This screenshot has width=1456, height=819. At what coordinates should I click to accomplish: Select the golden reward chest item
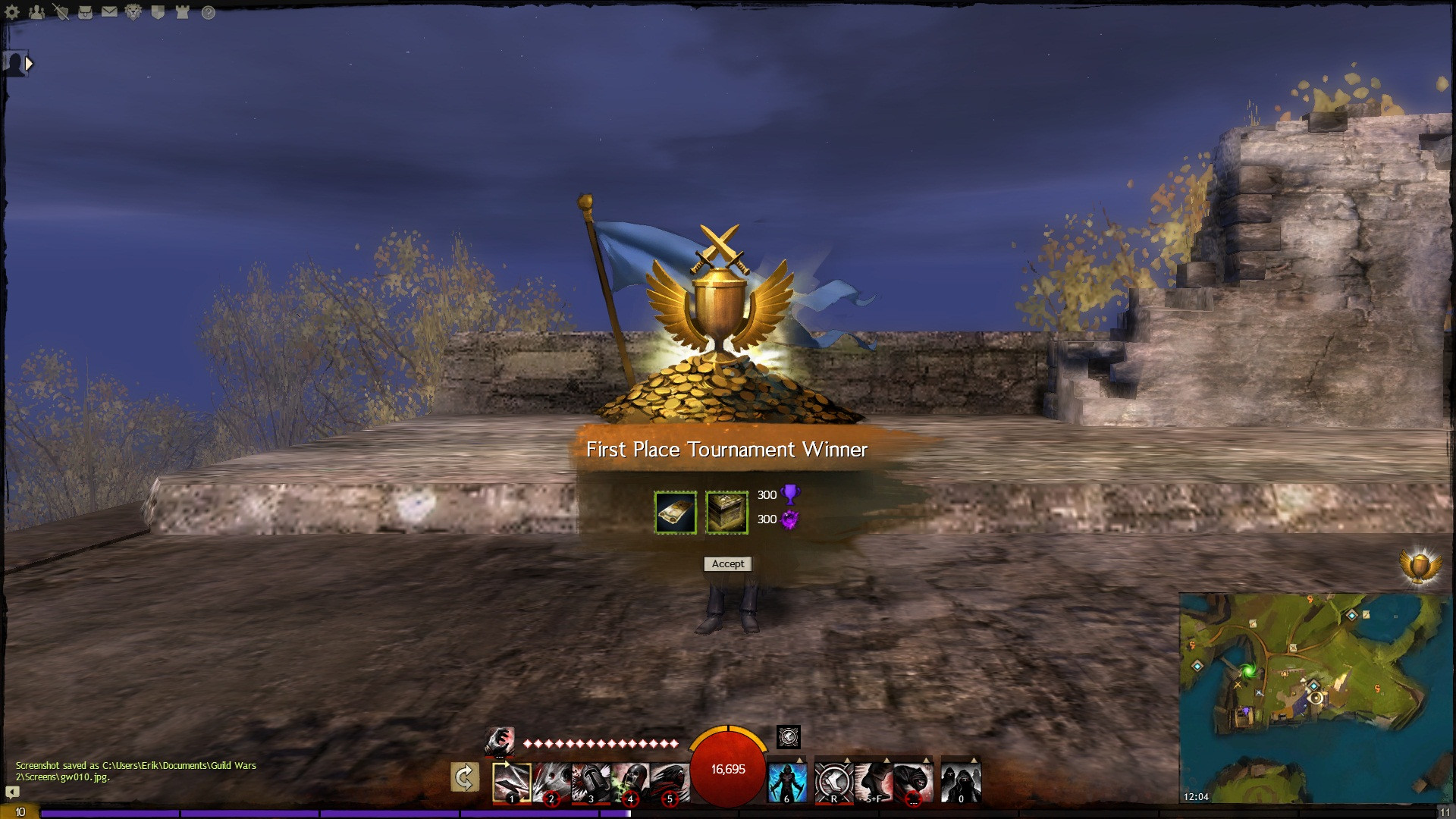click(x=726, y=513)
